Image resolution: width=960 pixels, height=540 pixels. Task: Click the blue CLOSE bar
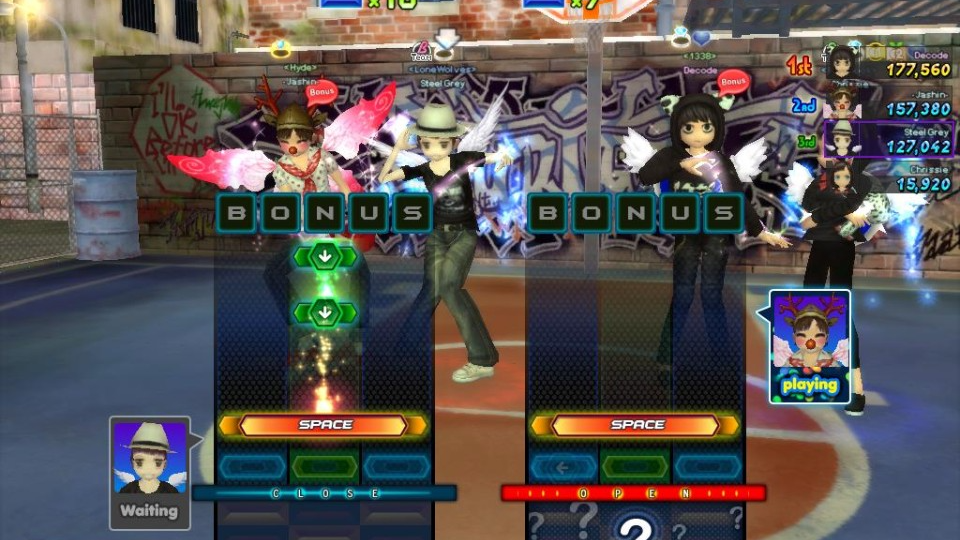coord(324,493)
